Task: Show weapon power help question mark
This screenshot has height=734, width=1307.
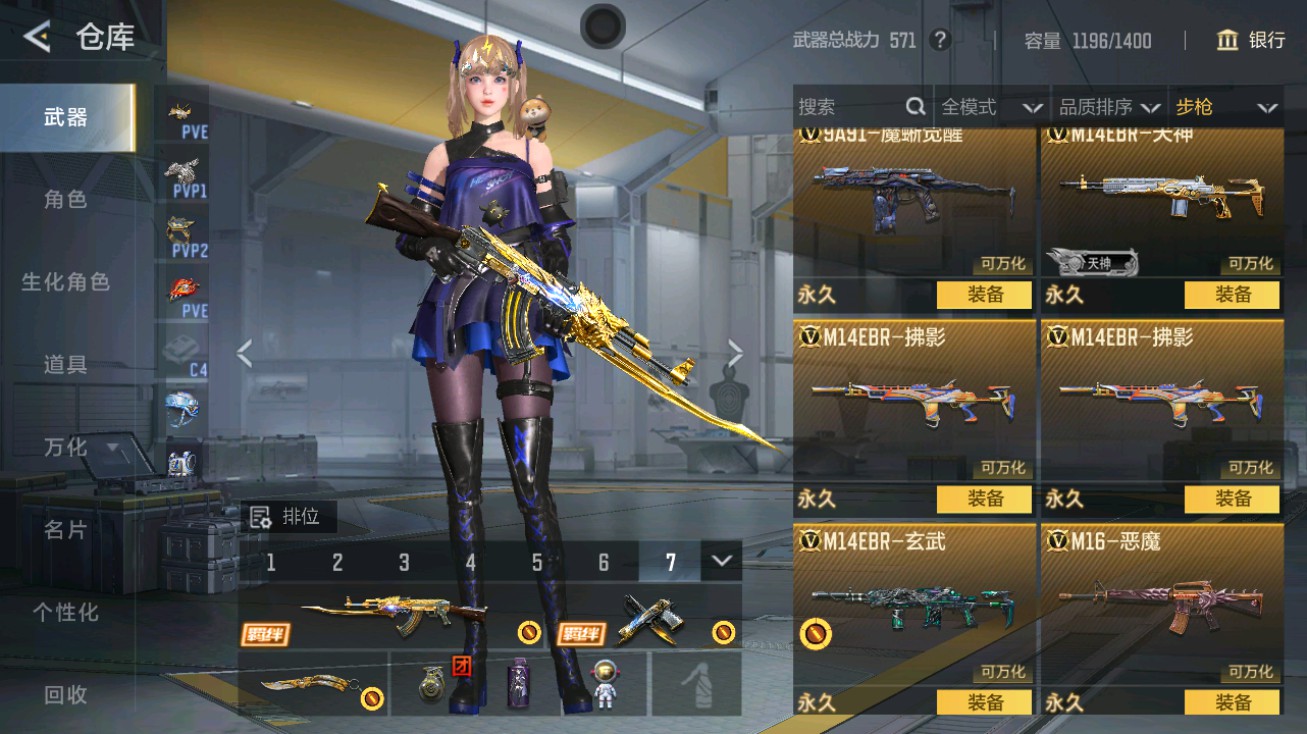Action: point(938,40)
